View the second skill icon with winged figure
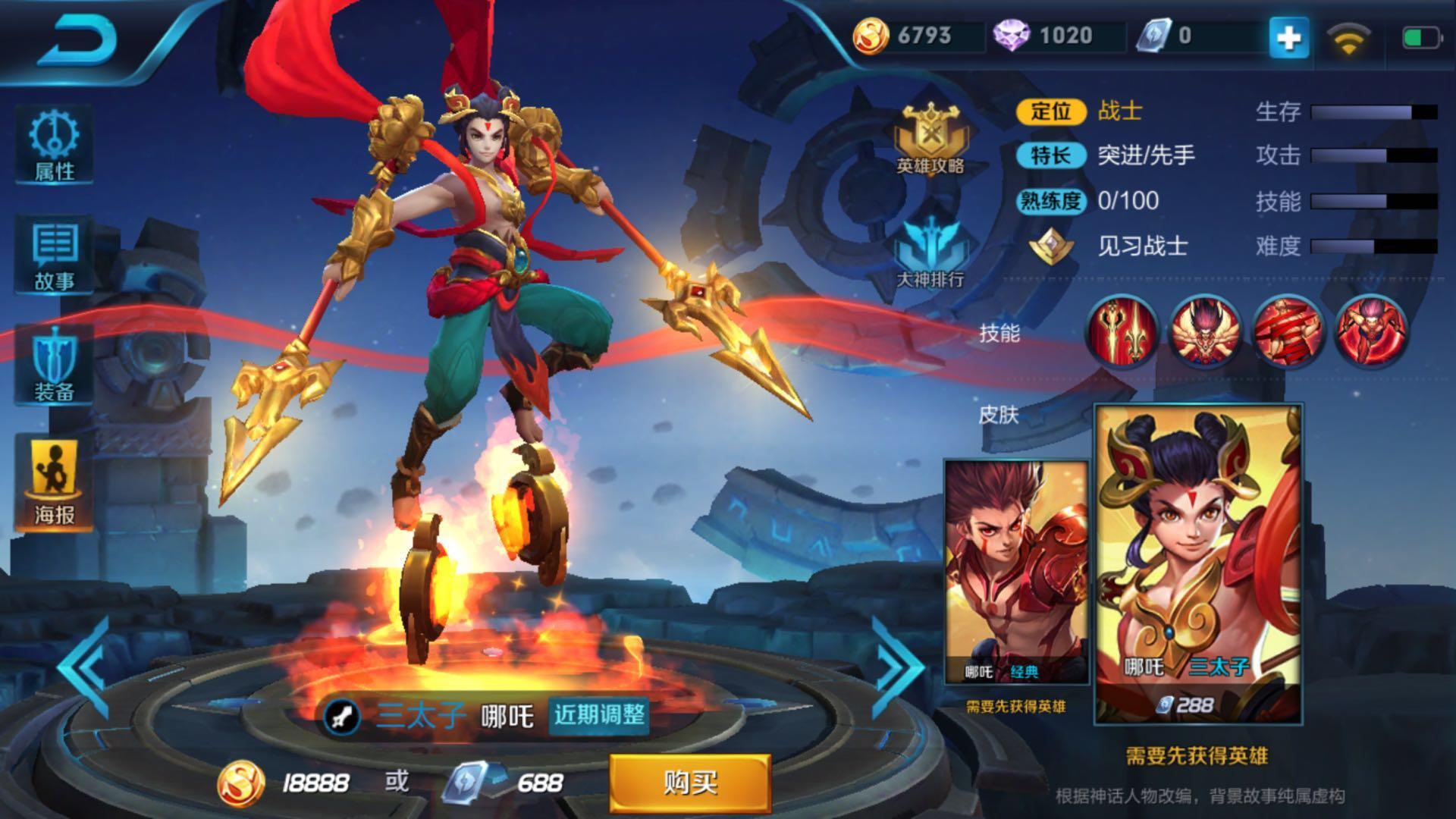Image resolution: width=1456 pixels, height=819 pixels. click(x=1205, y=331)
